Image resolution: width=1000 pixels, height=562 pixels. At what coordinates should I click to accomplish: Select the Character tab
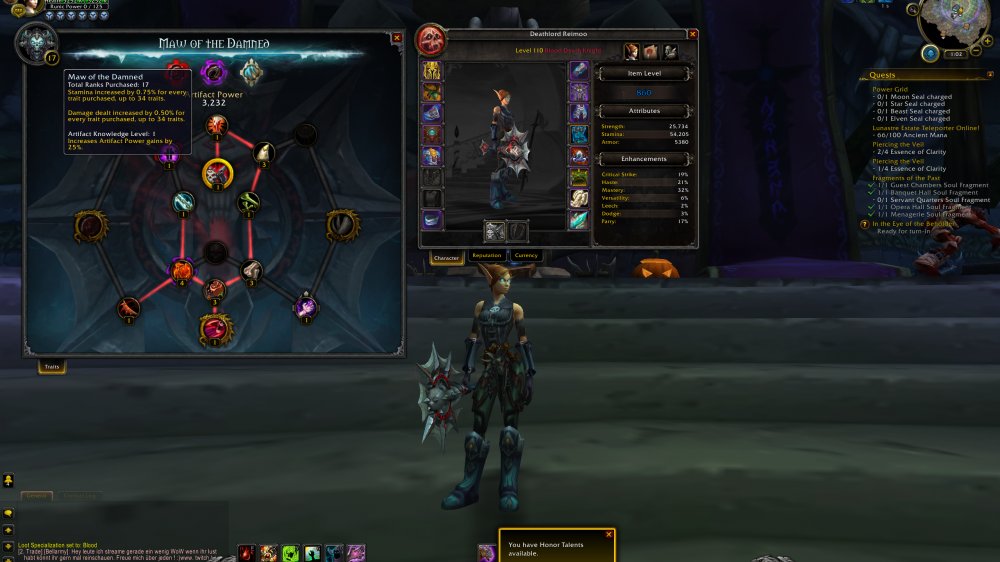click(446, 258)
